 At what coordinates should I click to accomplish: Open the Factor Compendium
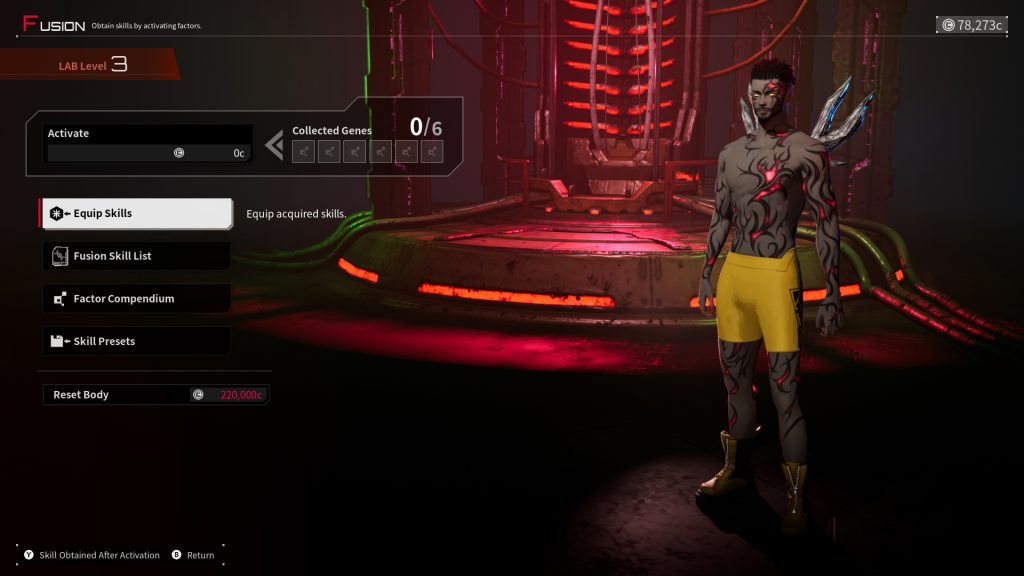coord(136,299)
